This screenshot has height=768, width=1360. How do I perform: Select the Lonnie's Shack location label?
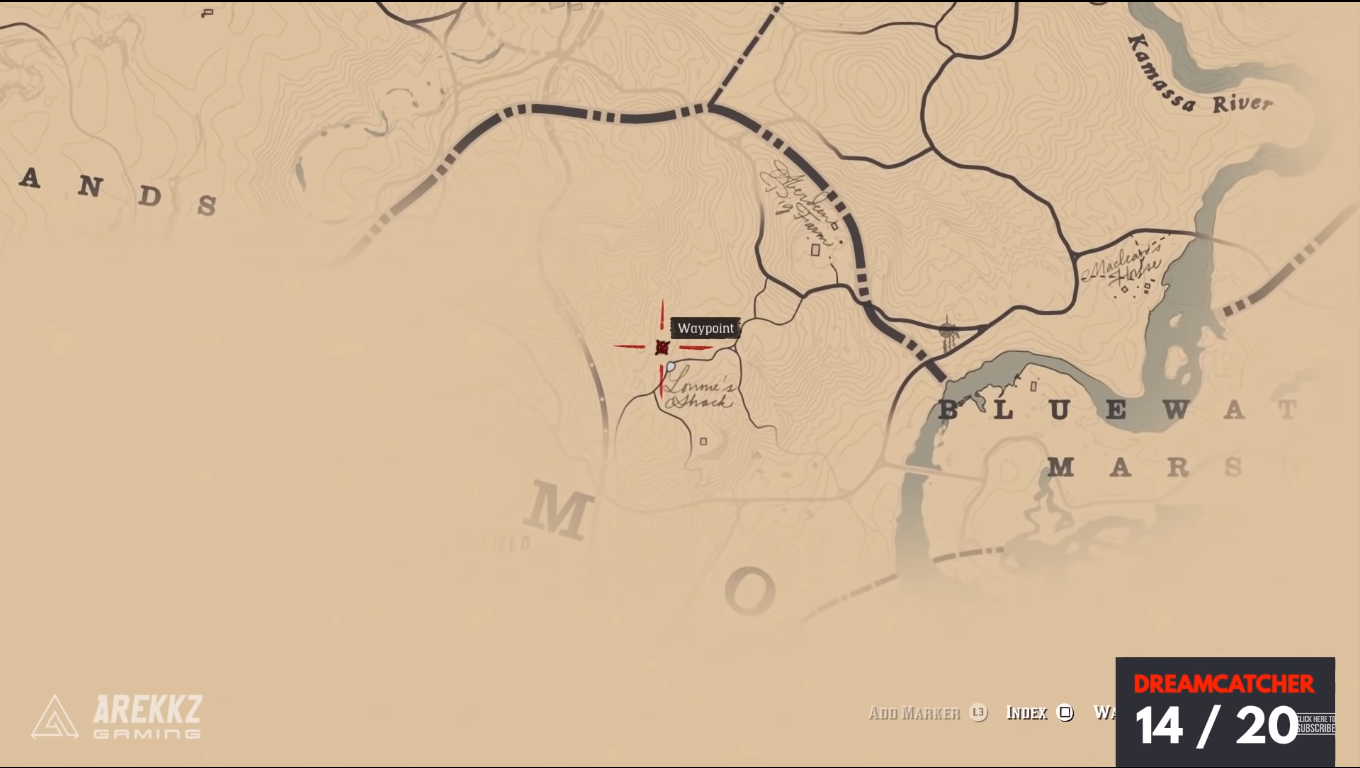click(699, 391)
